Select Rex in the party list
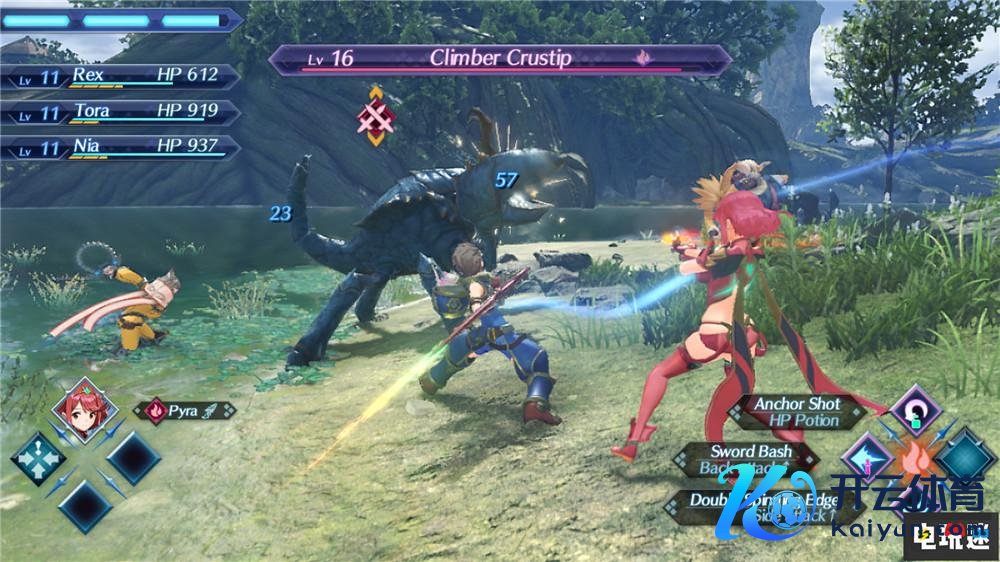The height and width of the screenshot is (562, 1000). (x=121, y=76)
